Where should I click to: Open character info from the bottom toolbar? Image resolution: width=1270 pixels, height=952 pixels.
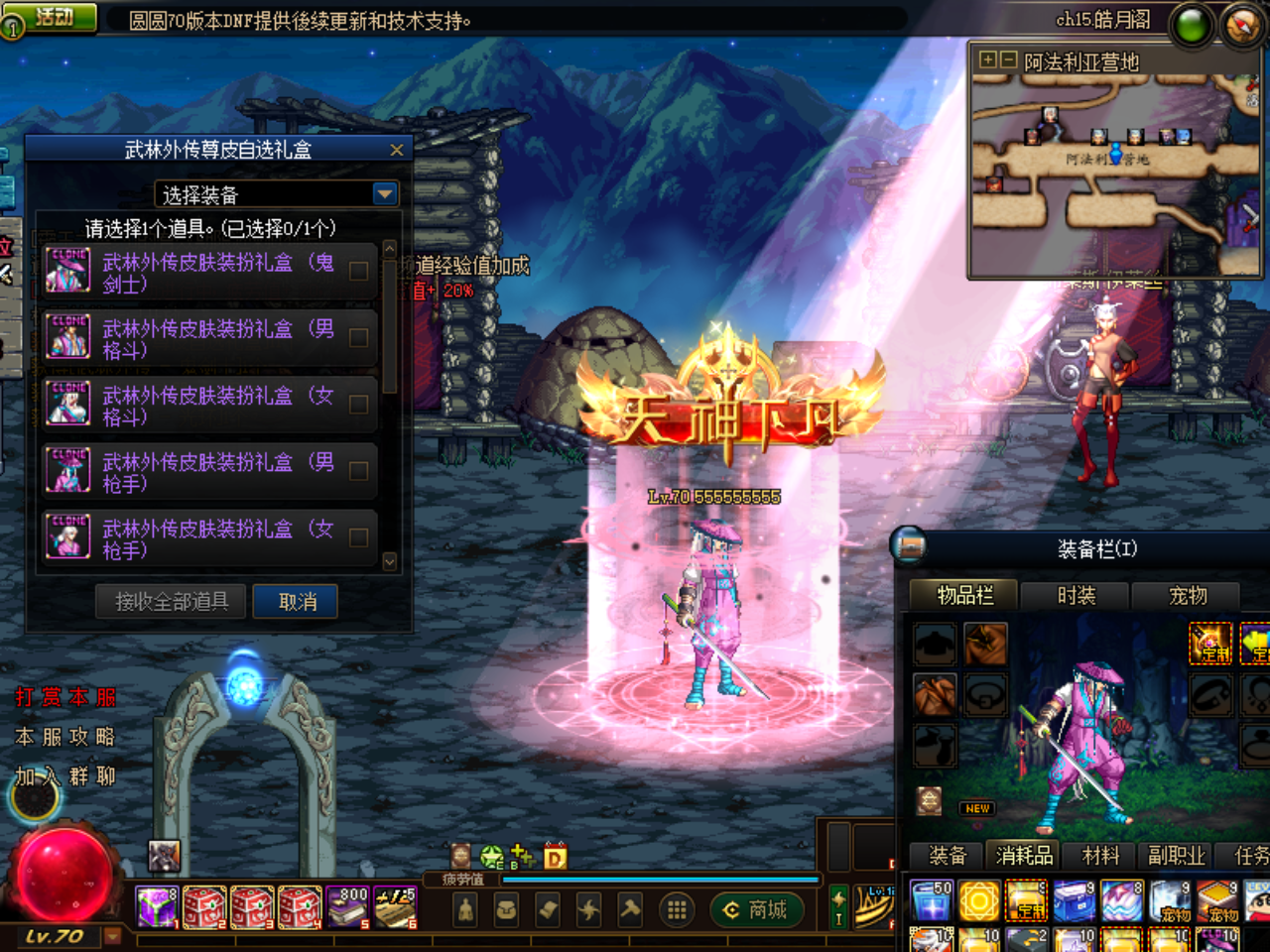(463, 909)
